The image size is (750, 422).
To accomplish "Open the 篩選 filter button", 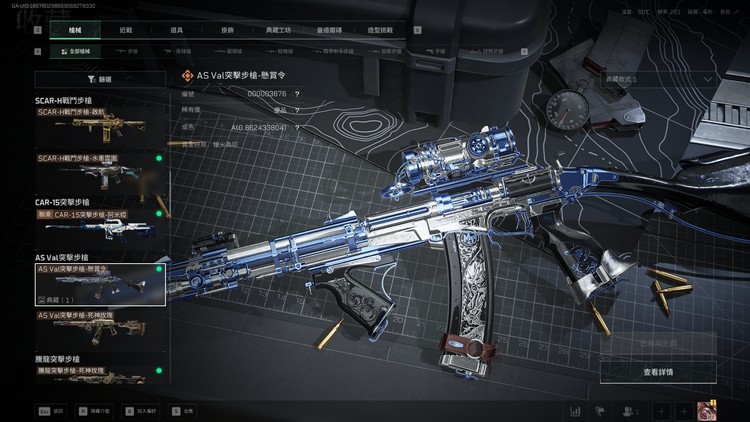I will tap(100, 78).
